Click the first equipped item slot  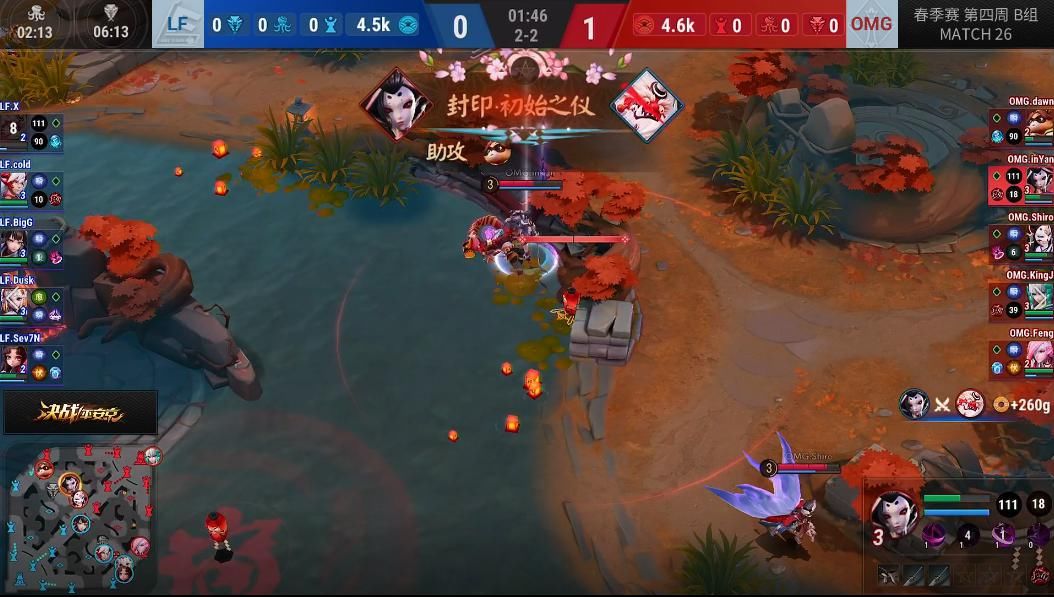887,575
